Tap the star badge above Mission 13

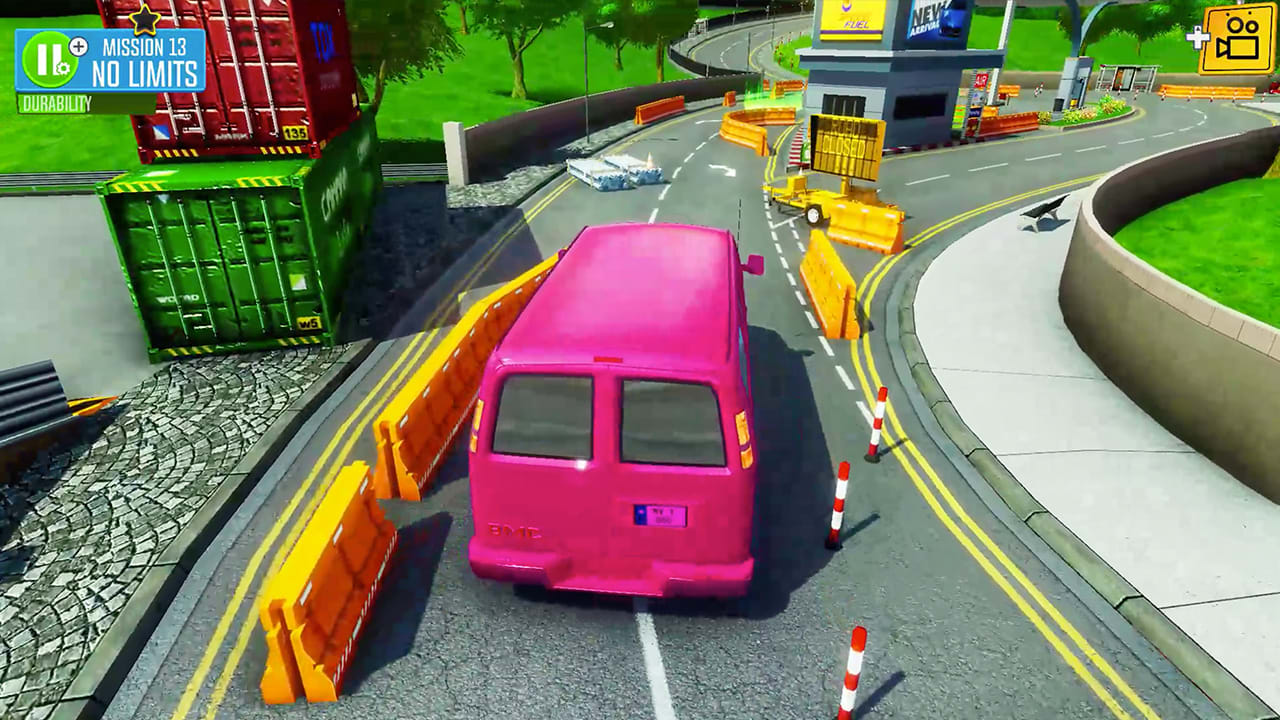pyautogui.click(x=145, y=21)
